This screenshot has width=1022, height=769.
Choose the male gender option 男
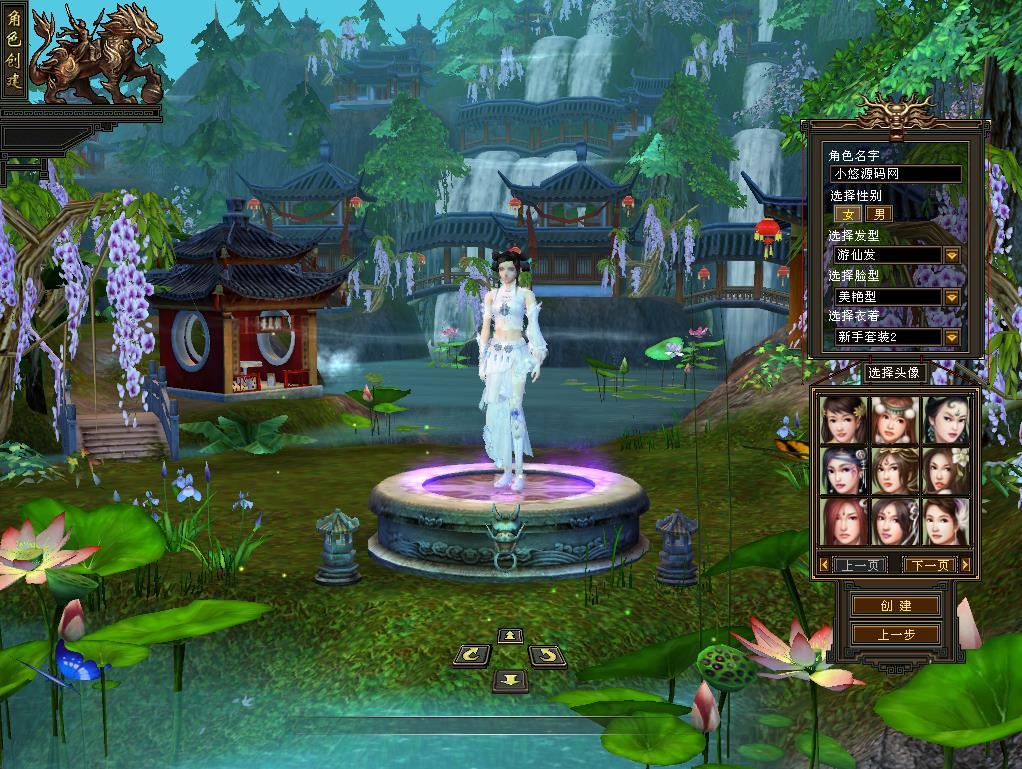[878, 214]
